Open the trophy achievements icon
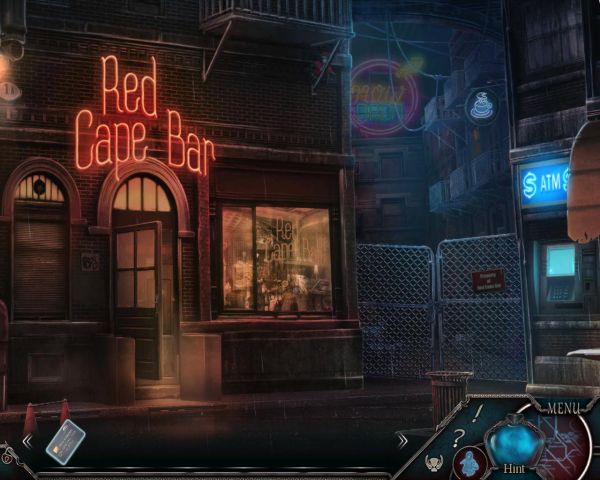The height and width of the screenshot is (480, 600). 436,463
